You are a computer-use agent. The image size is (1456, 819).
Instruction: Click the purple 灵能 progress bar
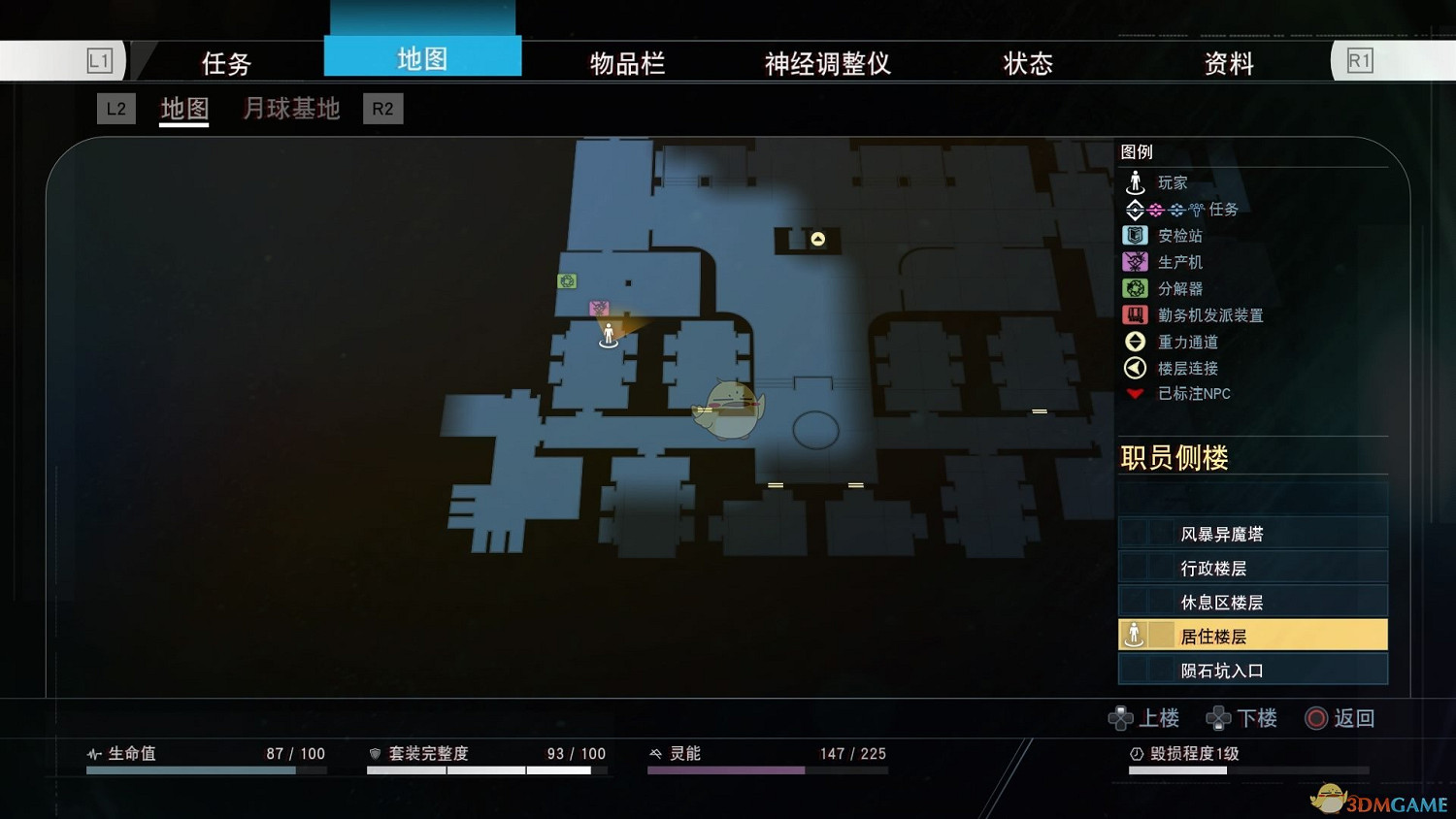(x=725, y=770)
